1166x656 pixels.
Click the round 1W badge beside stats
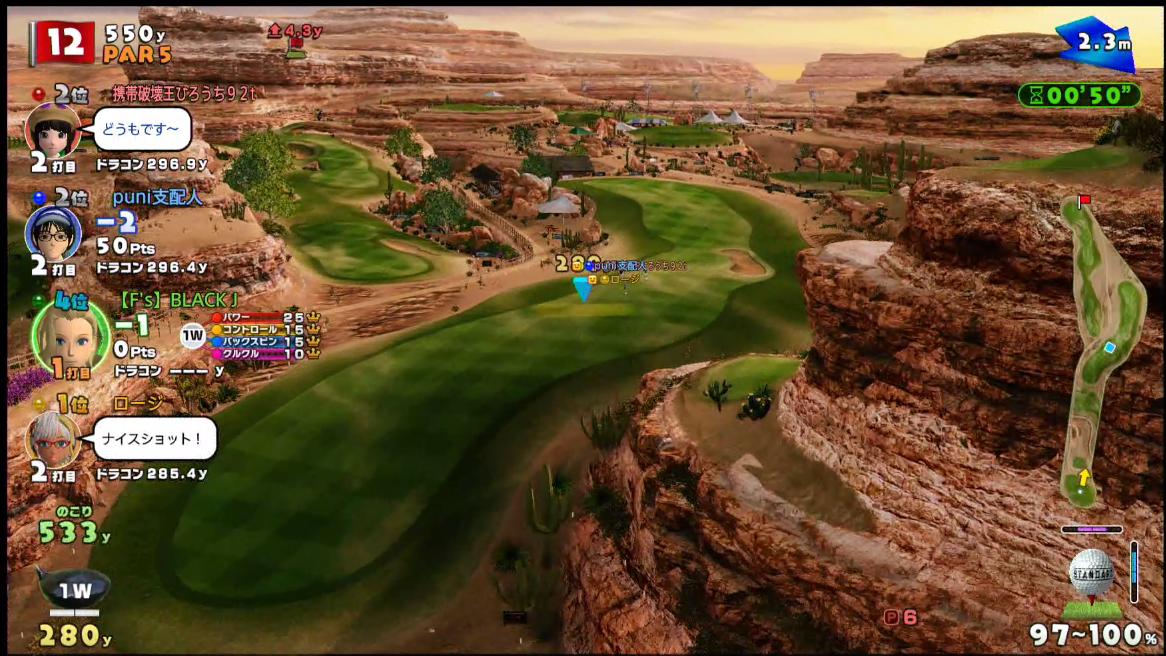(193, 336)
